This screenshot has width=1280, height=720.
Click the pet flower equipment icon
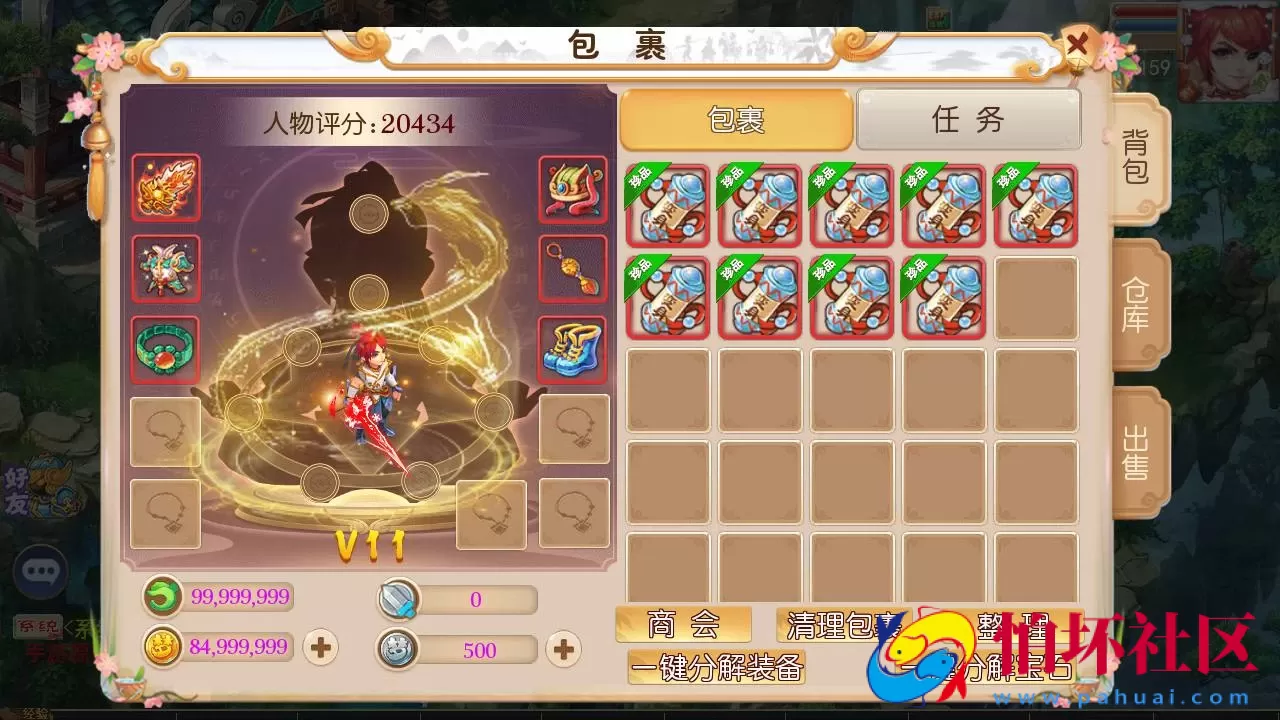[165, 268]
